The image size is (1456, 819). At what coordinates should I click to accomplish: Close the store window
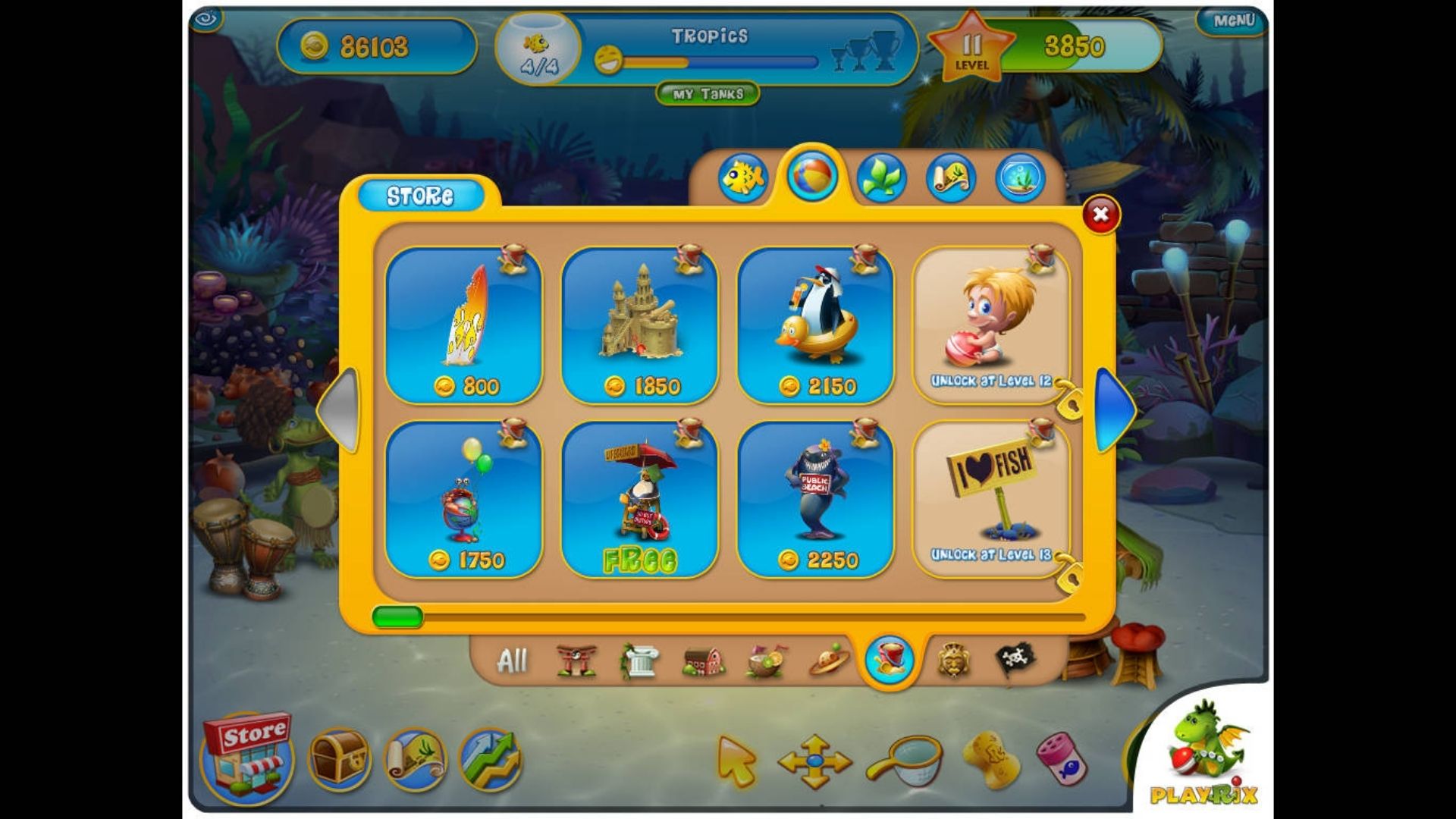click(x=1100, y=215)
